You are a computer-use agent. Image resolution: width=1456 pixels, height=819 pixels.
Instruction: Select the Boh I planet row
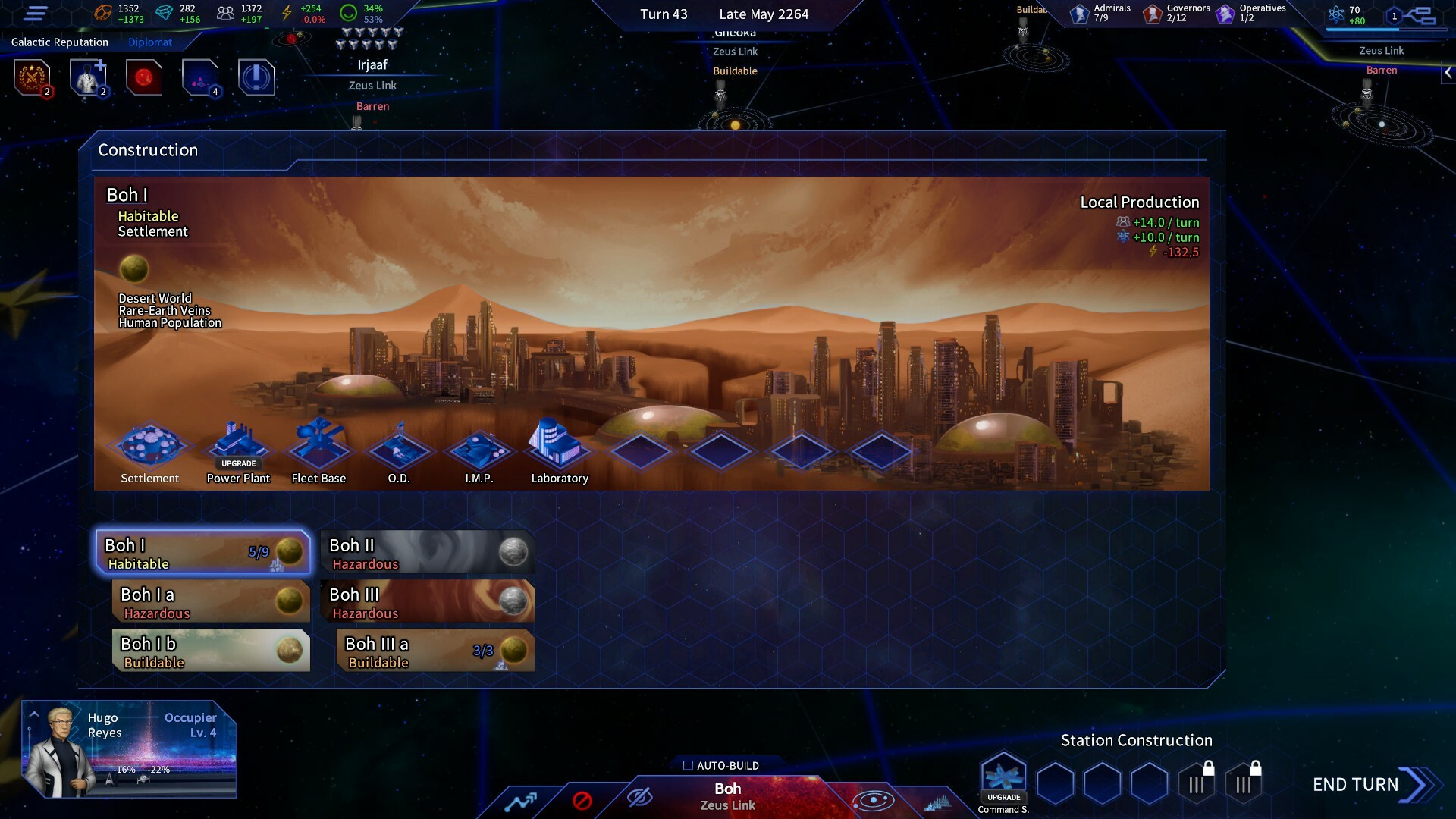point(203,553)
